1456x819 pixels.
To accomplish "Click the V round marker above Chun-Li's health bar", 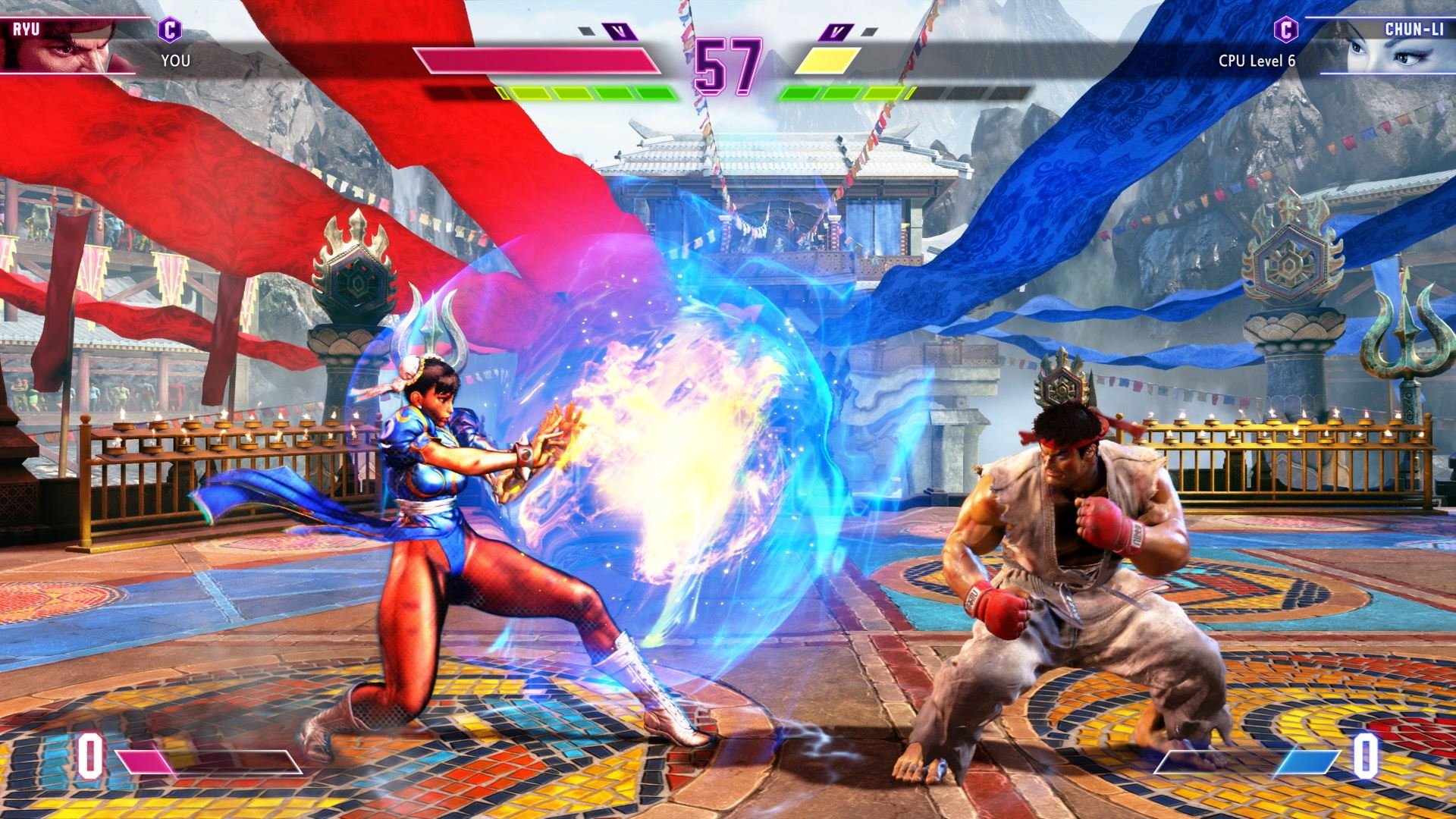I will 836,32.
